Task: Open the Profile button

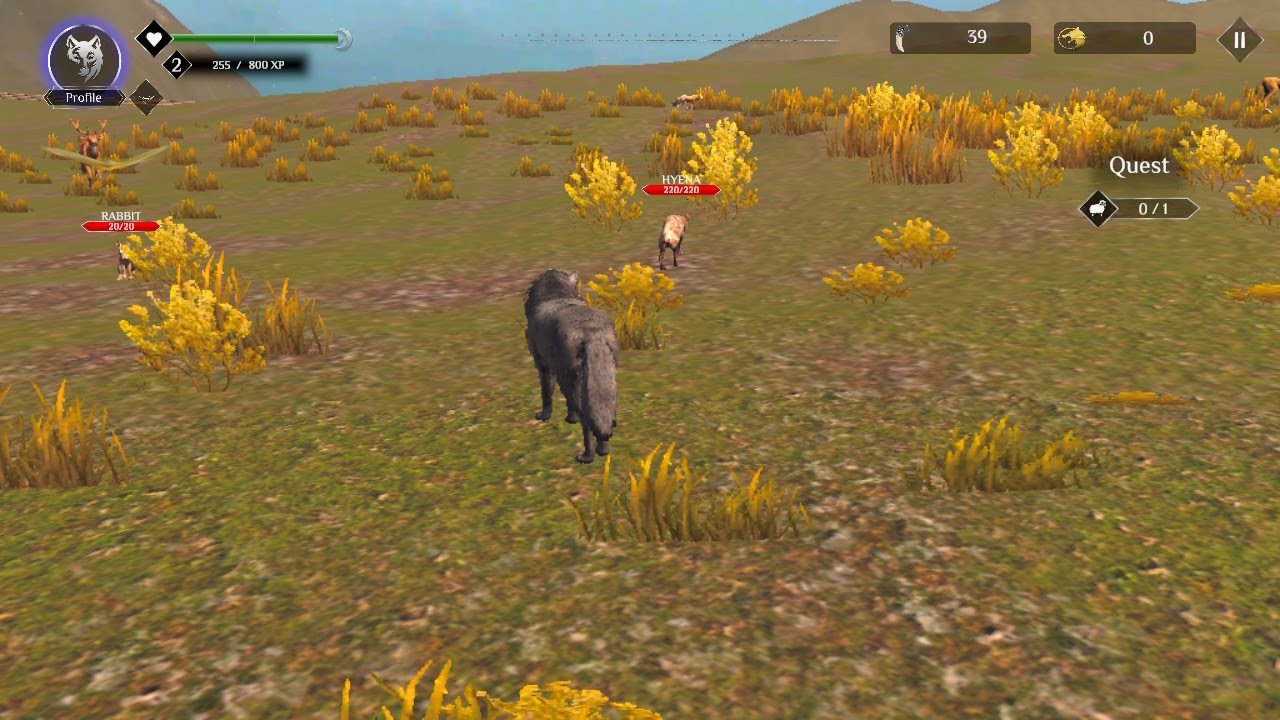Action: pos(86,96)
